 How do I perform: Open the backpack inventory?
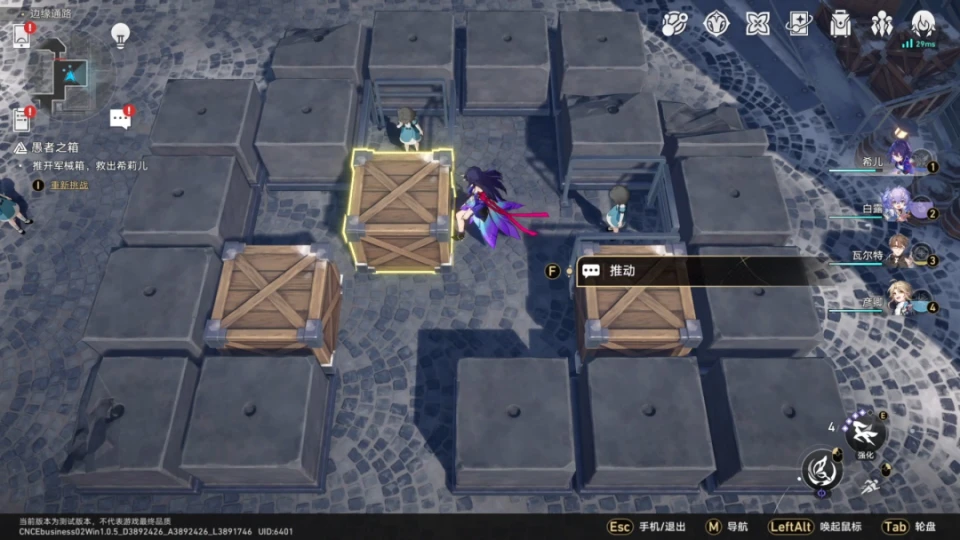point(840,23)
